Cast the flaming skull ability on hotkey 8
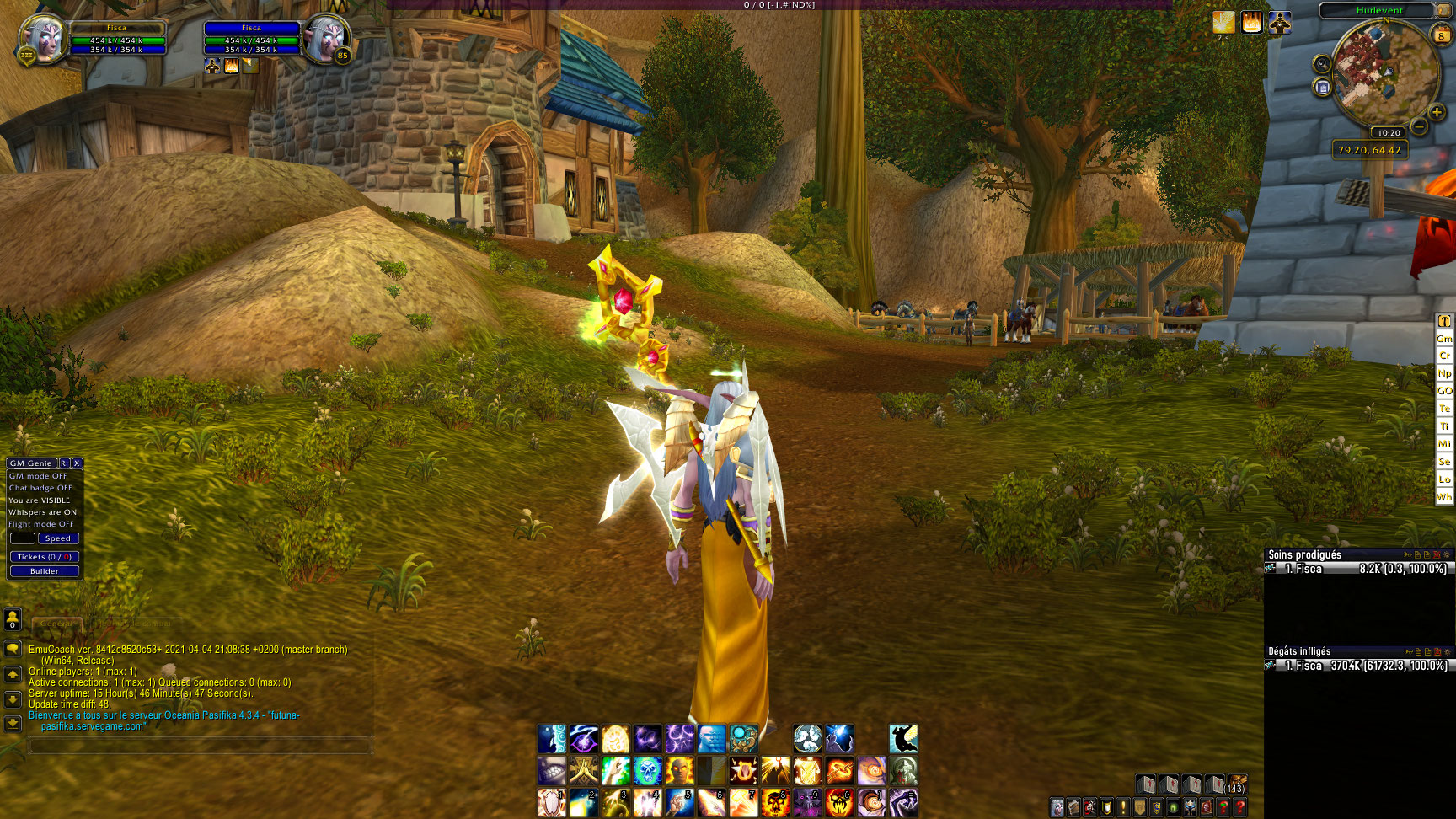 (x=775, y=803)
